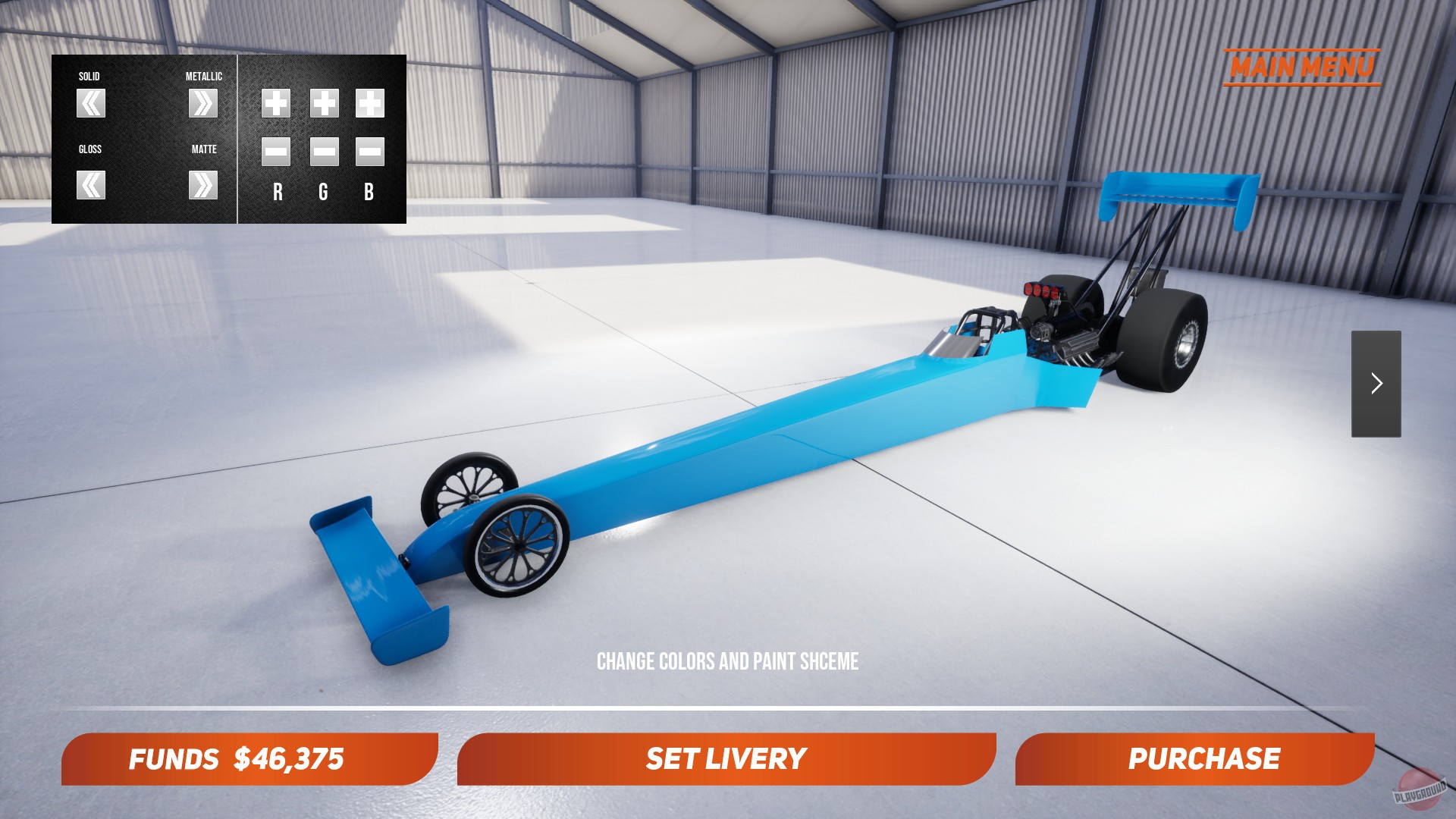The height and width of the screenshot is (819, 1456).
Task: Toggle the Gloss paint finish
Action: coord(90,184)
